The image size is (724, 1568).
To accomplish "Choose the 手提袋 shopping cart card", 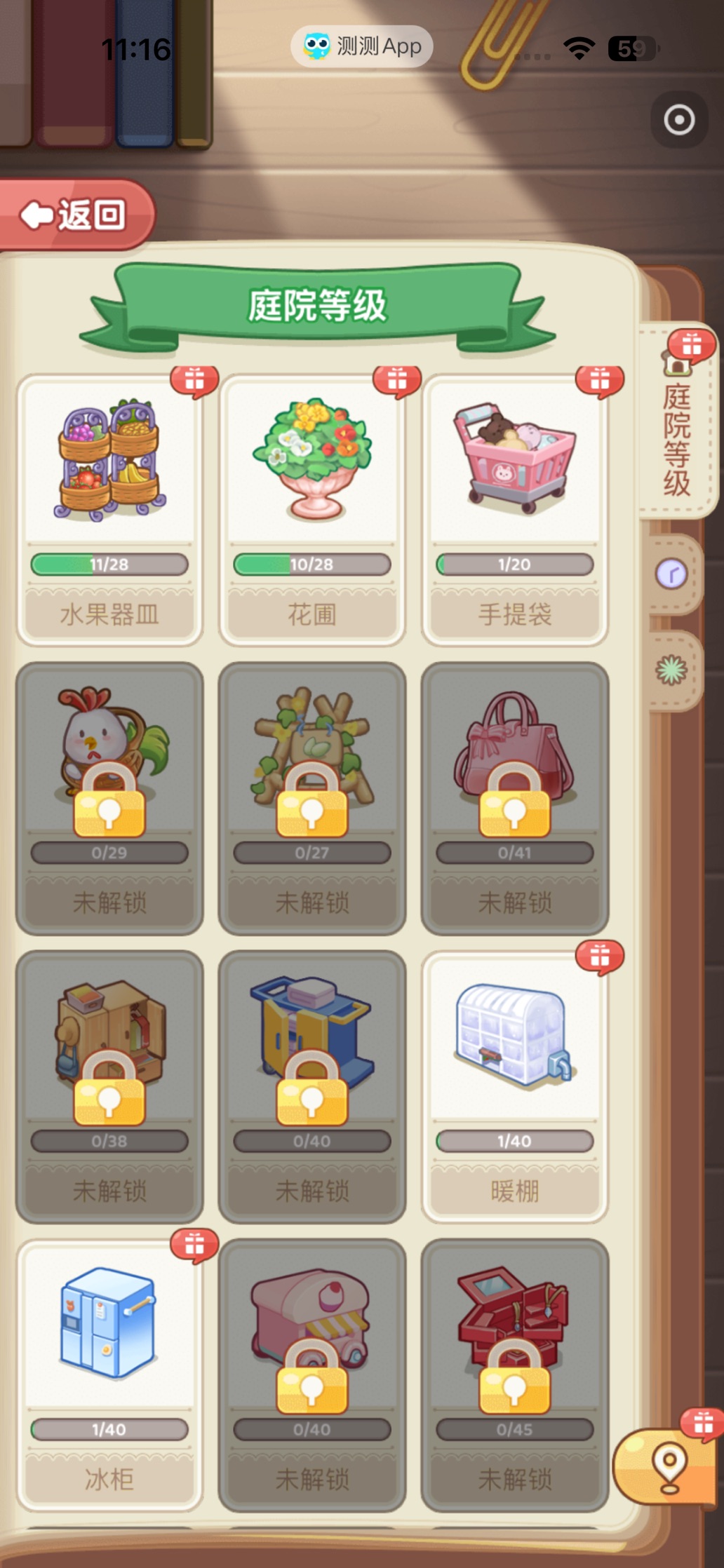I will (x=515, y=508).
